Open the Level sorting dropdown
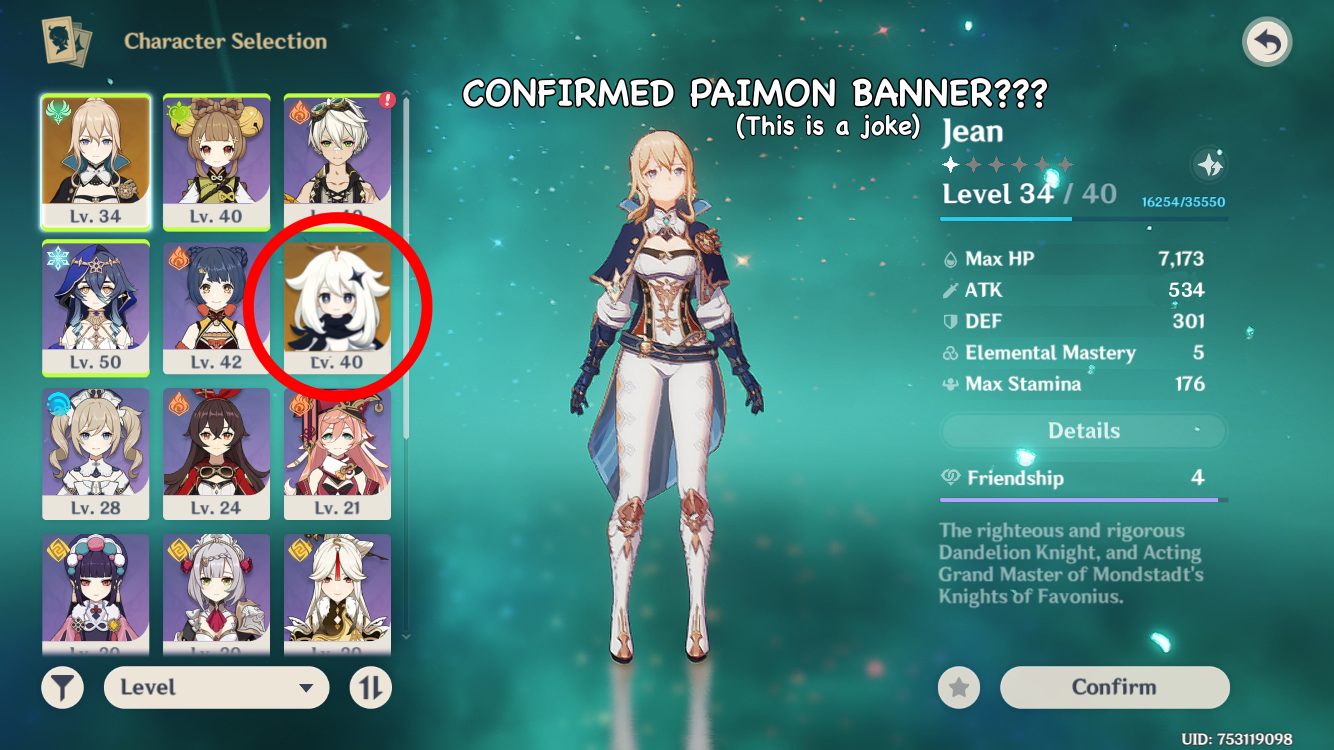Screen dimensions: 1334x750 coord(216,687)
